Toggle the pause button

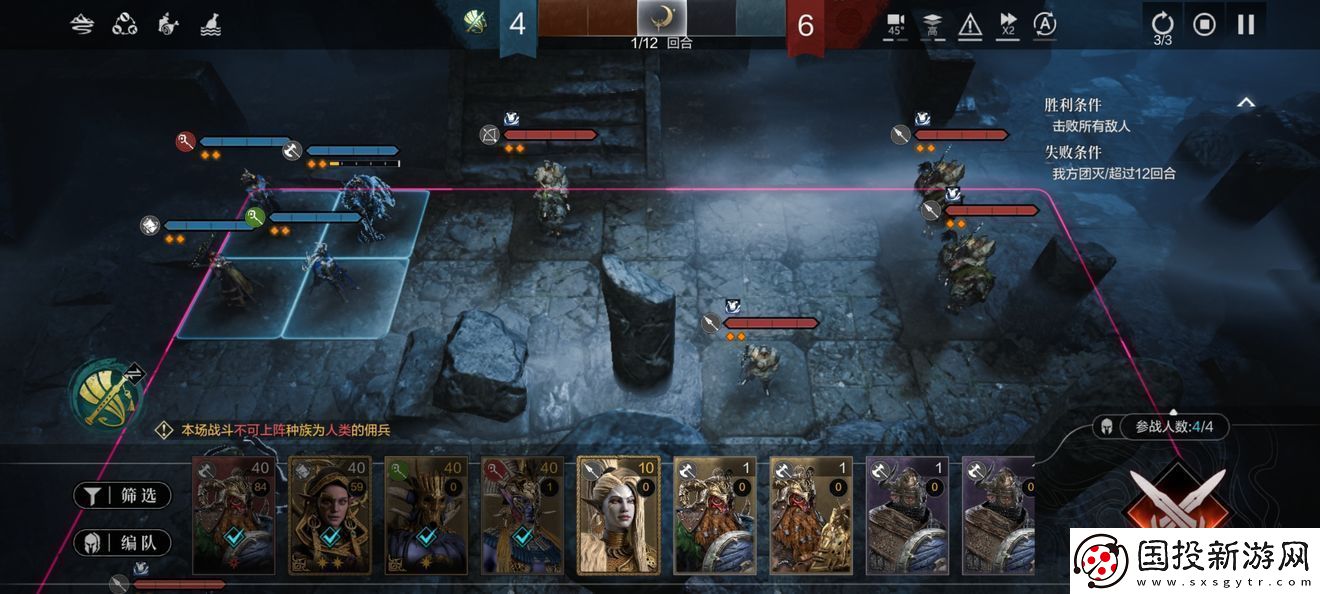tap(1246, 24)
